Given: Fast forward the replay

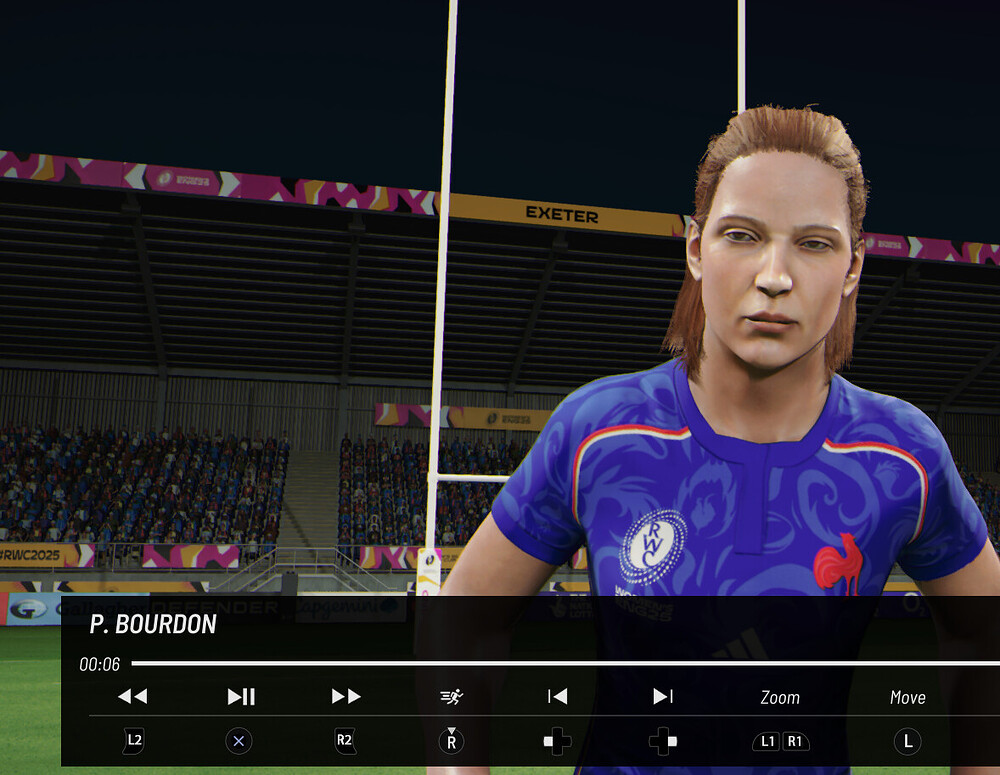Looking at the screenshot, I should click(x=346, y=696).
